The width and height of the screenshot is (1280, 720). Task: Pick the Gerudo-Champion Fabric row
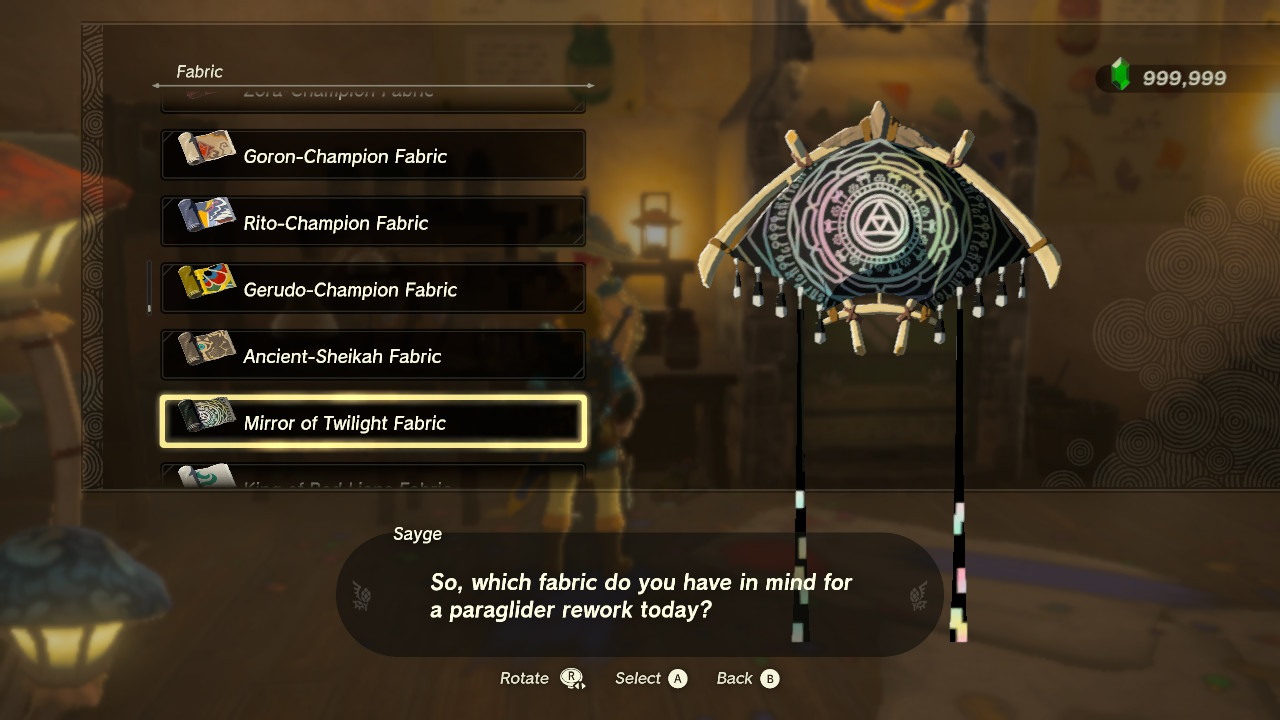point(373,289)
